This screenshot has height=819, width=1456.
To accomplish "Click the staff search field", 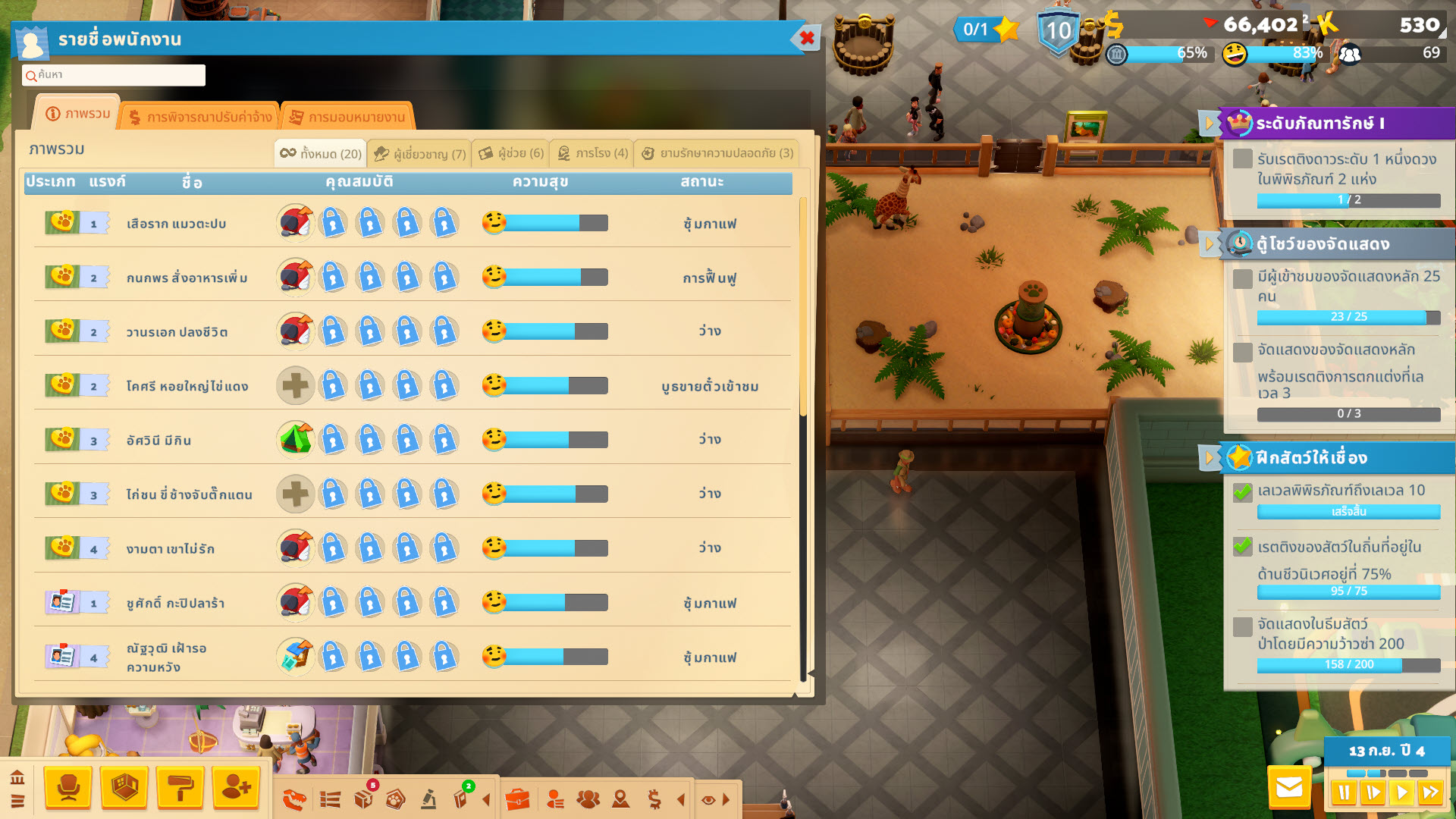I will 114,75.
